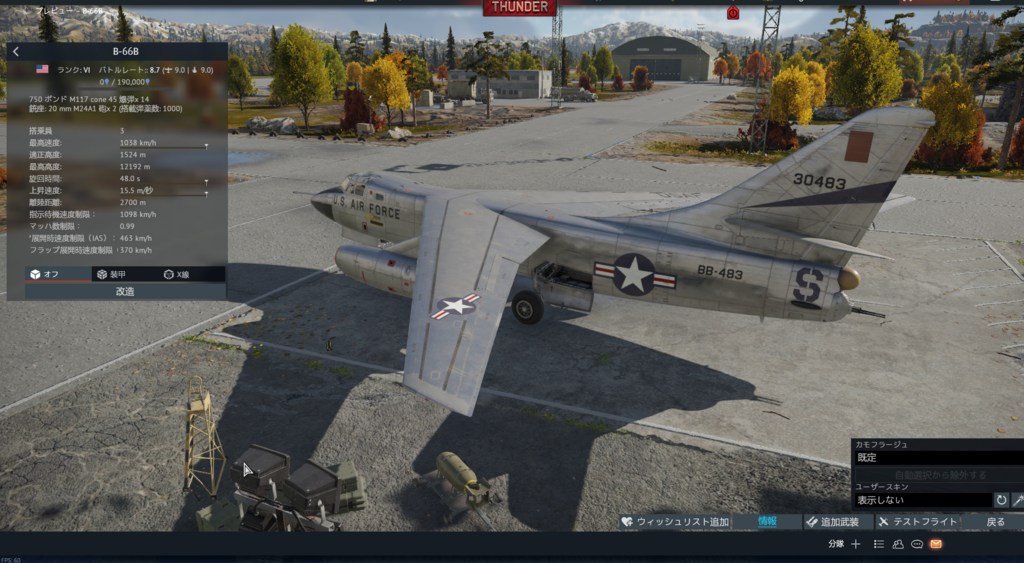This screenshot has height=563, width=1024.
Task: Collapse the B-66B info panel arrow
Action: [x=16, y=51]
